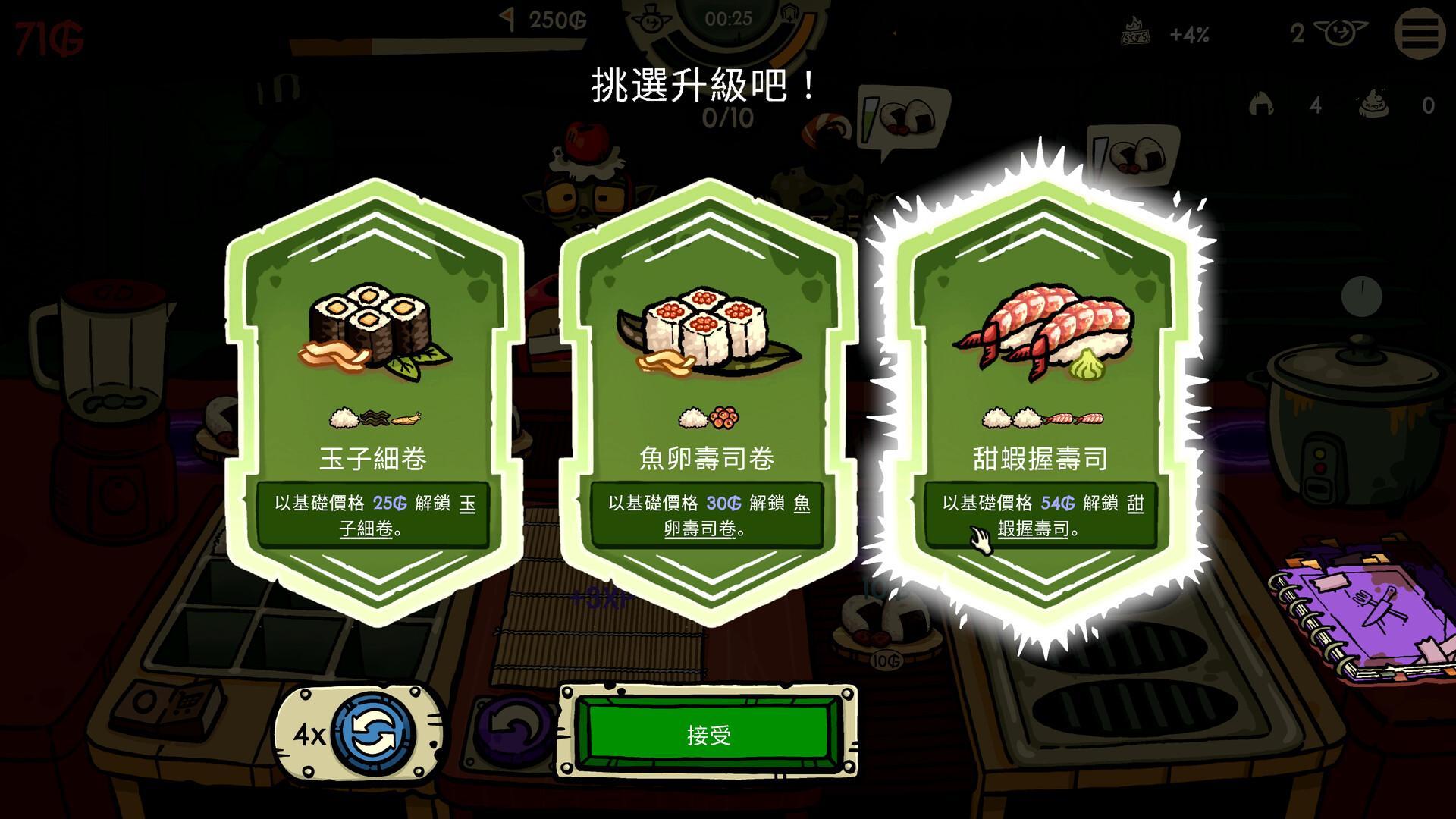Use the 4x blue reroll icon
1456x819 pixels.
[x=374, y=730]
